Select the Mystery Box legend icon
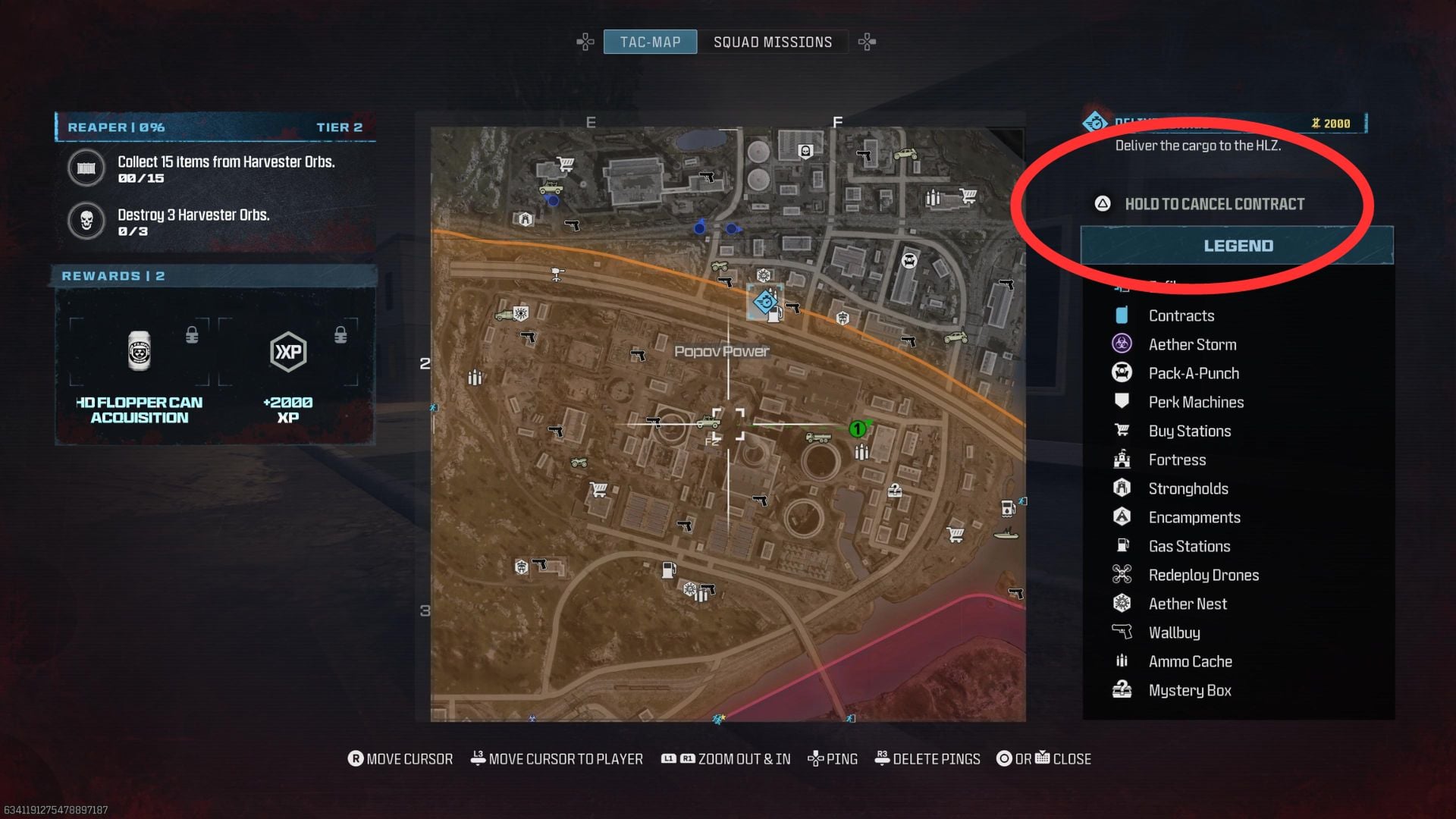The height and width of the screenshot is (819, 1456). point(1122,690)
